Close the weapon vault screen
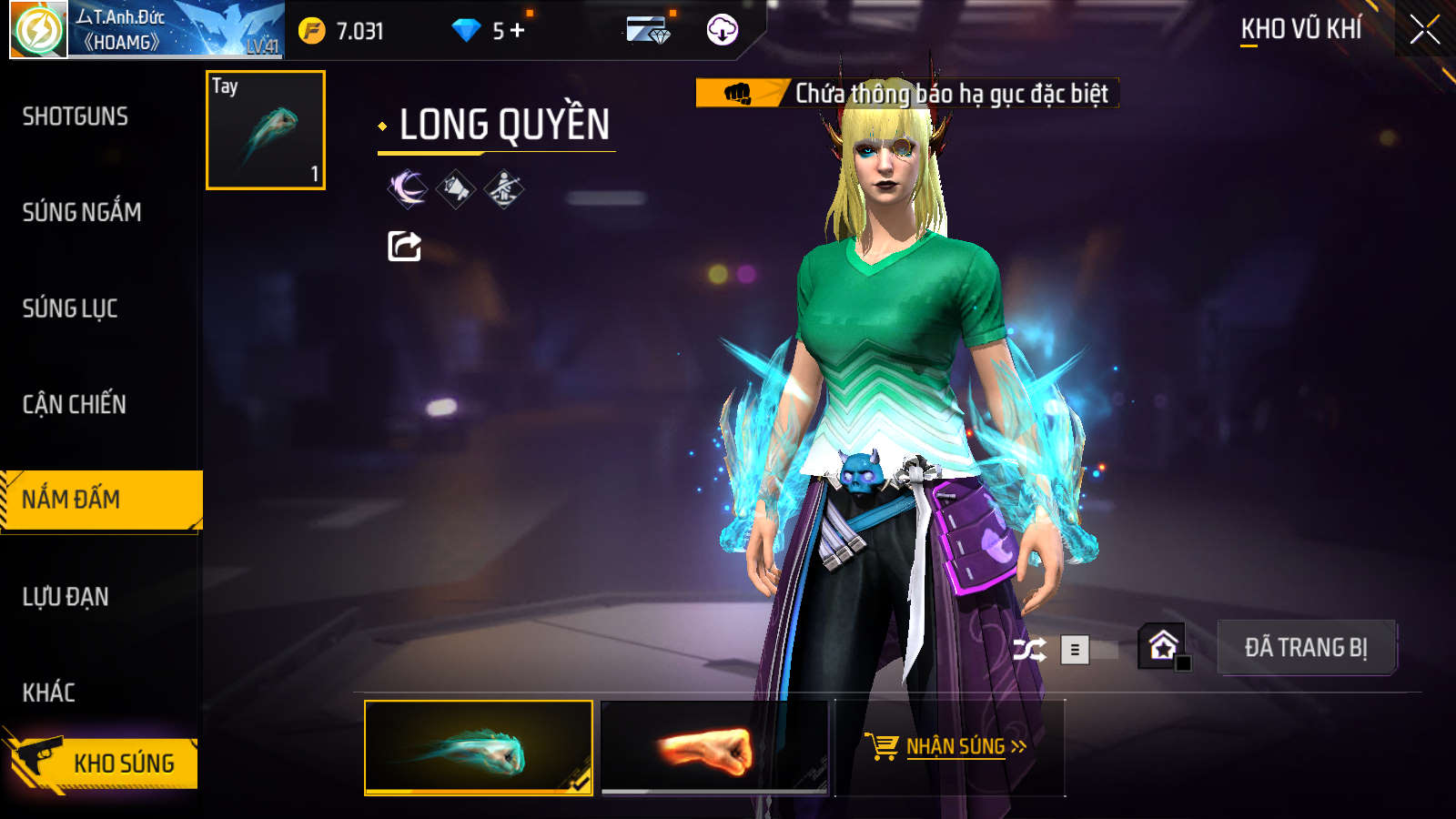 click(x=1424, y=30)
